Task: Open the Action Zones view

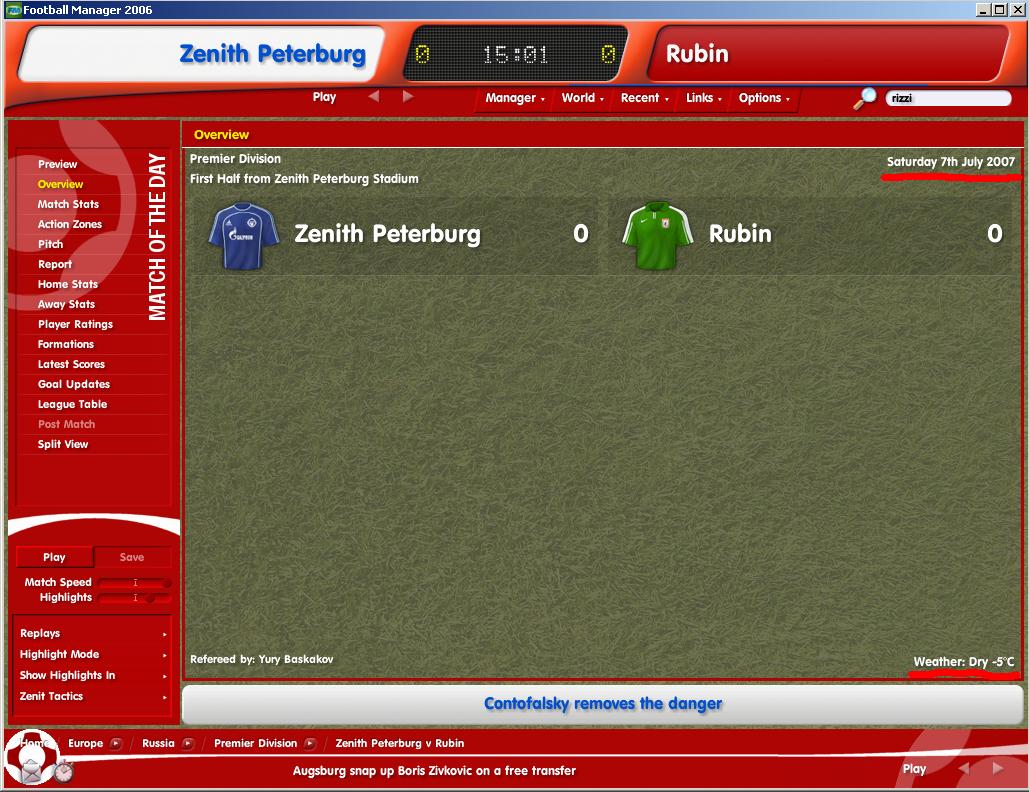Action: [x=70, y=224]
